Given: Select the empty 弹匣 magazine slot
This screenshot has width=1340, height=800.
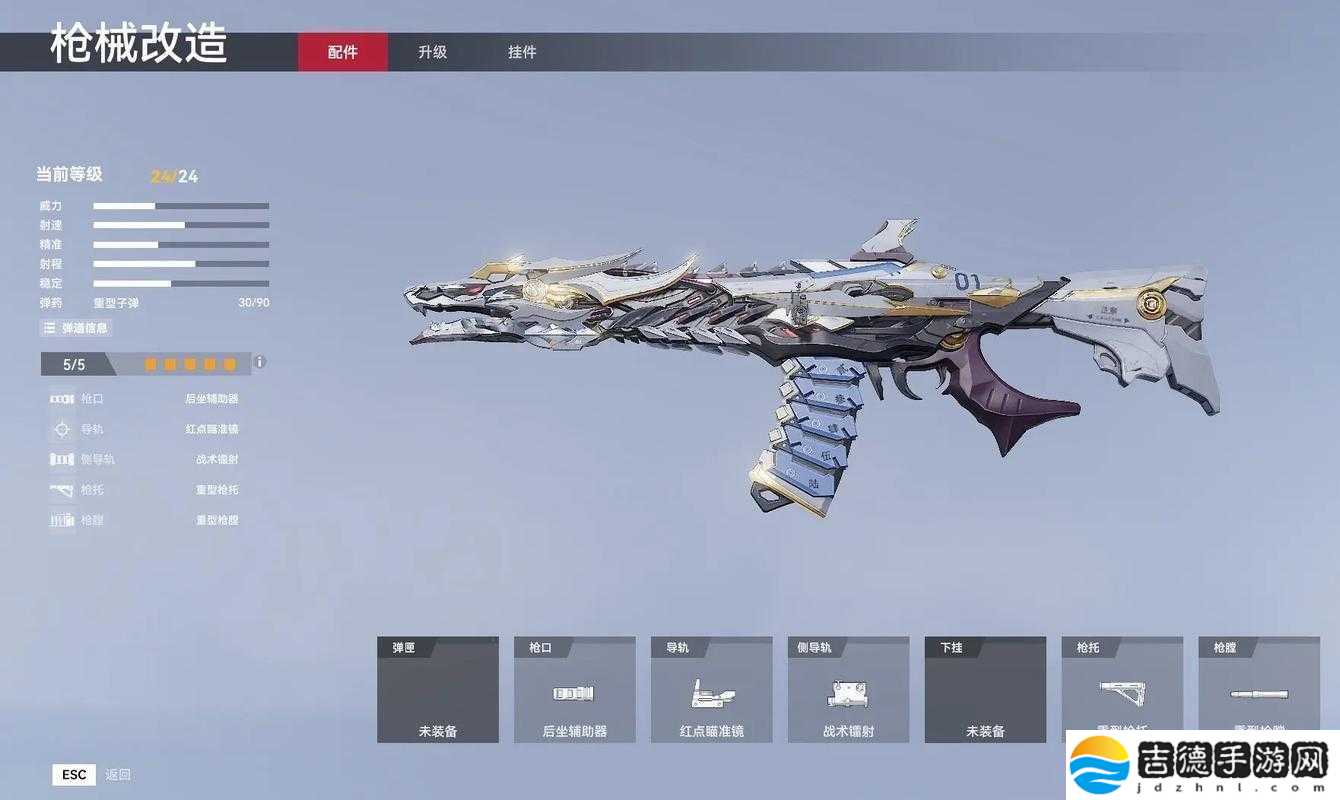Looking at the screenshot, I should [437, 690].
